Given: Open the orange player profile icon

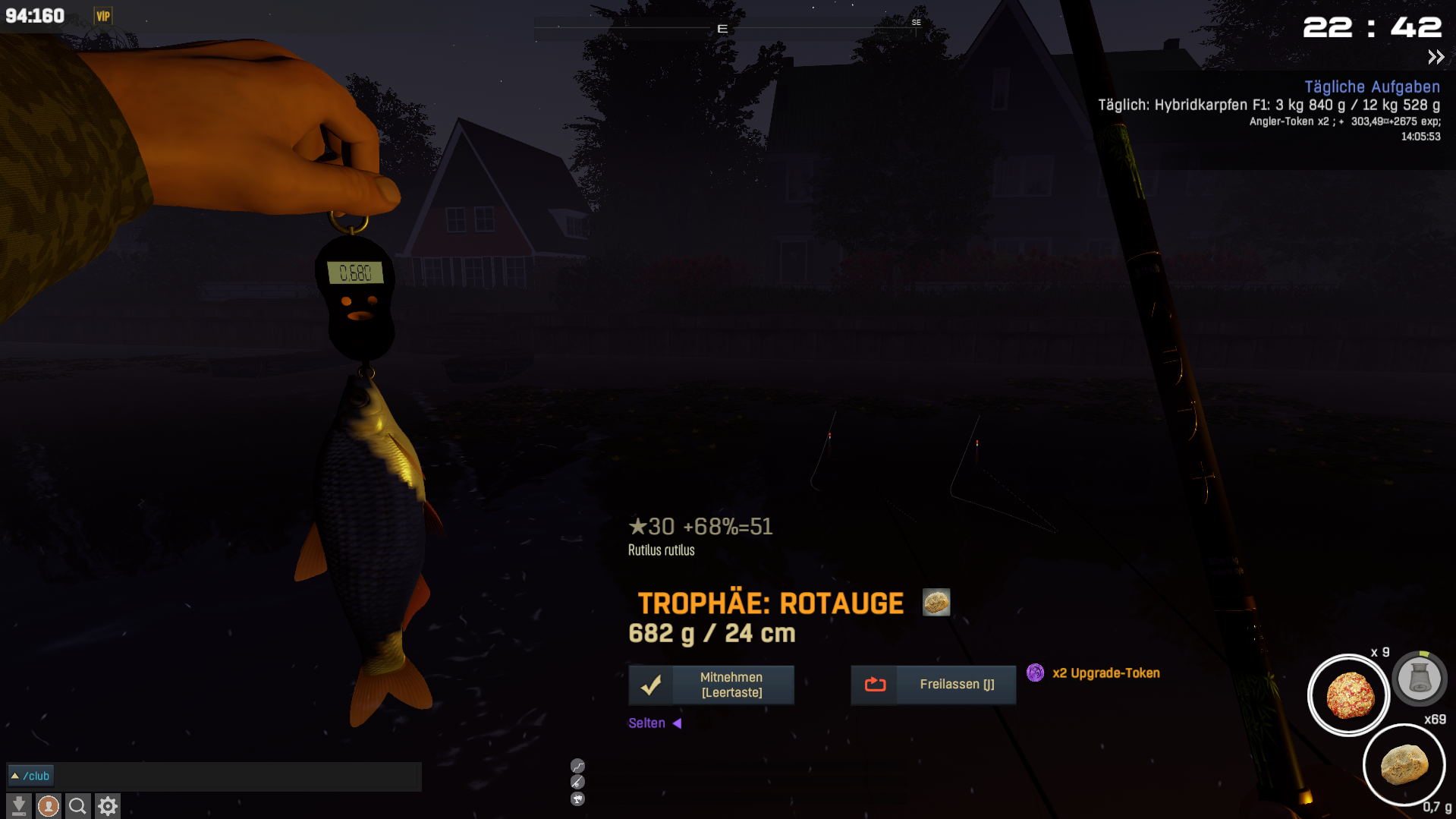Looking at the screenshot, I should (x=49, y=805).
